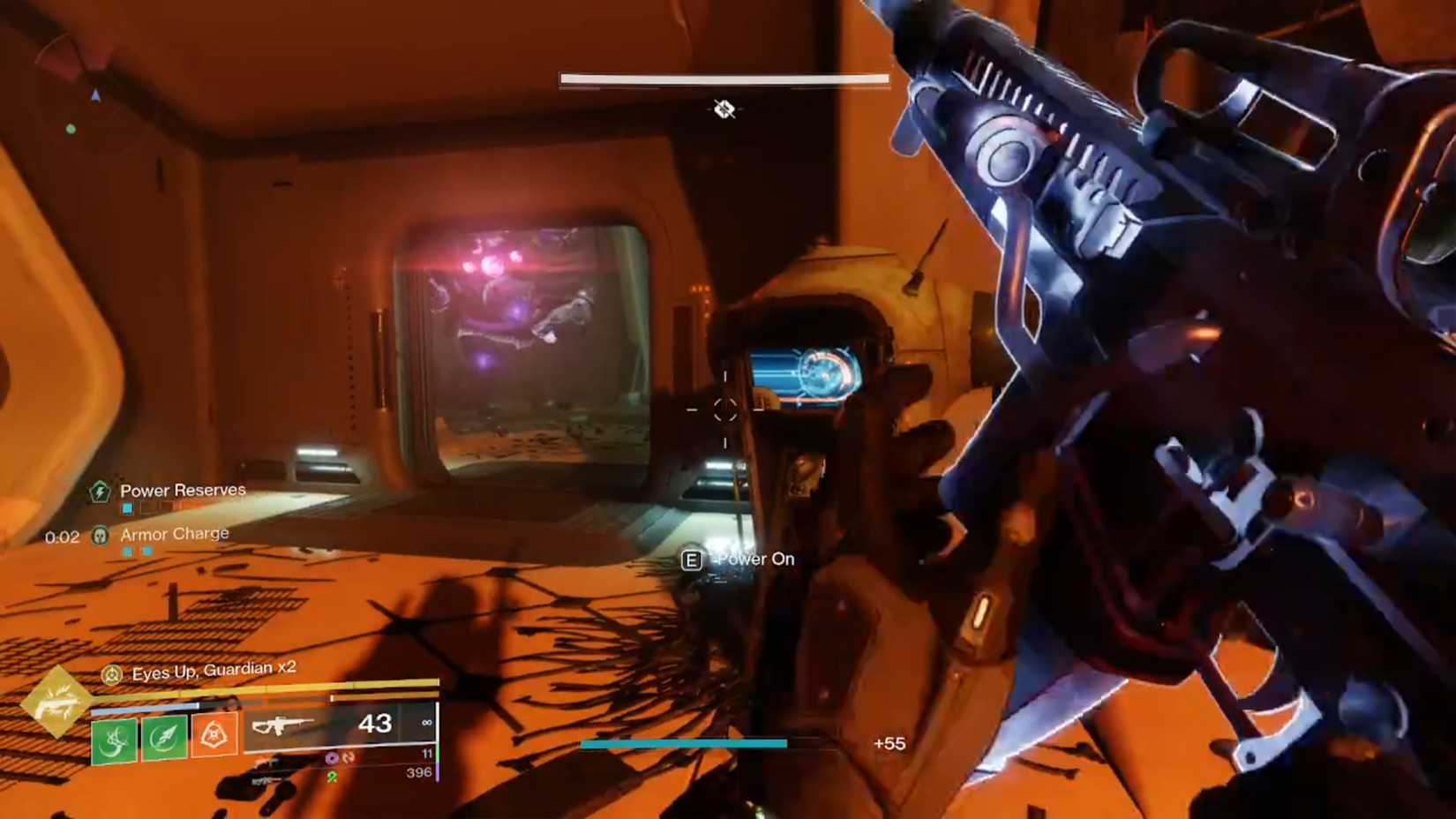The image size is (1456, 819).
Task: Click the 0:02 buff countdown timer
Action: [x=63, y=537]
